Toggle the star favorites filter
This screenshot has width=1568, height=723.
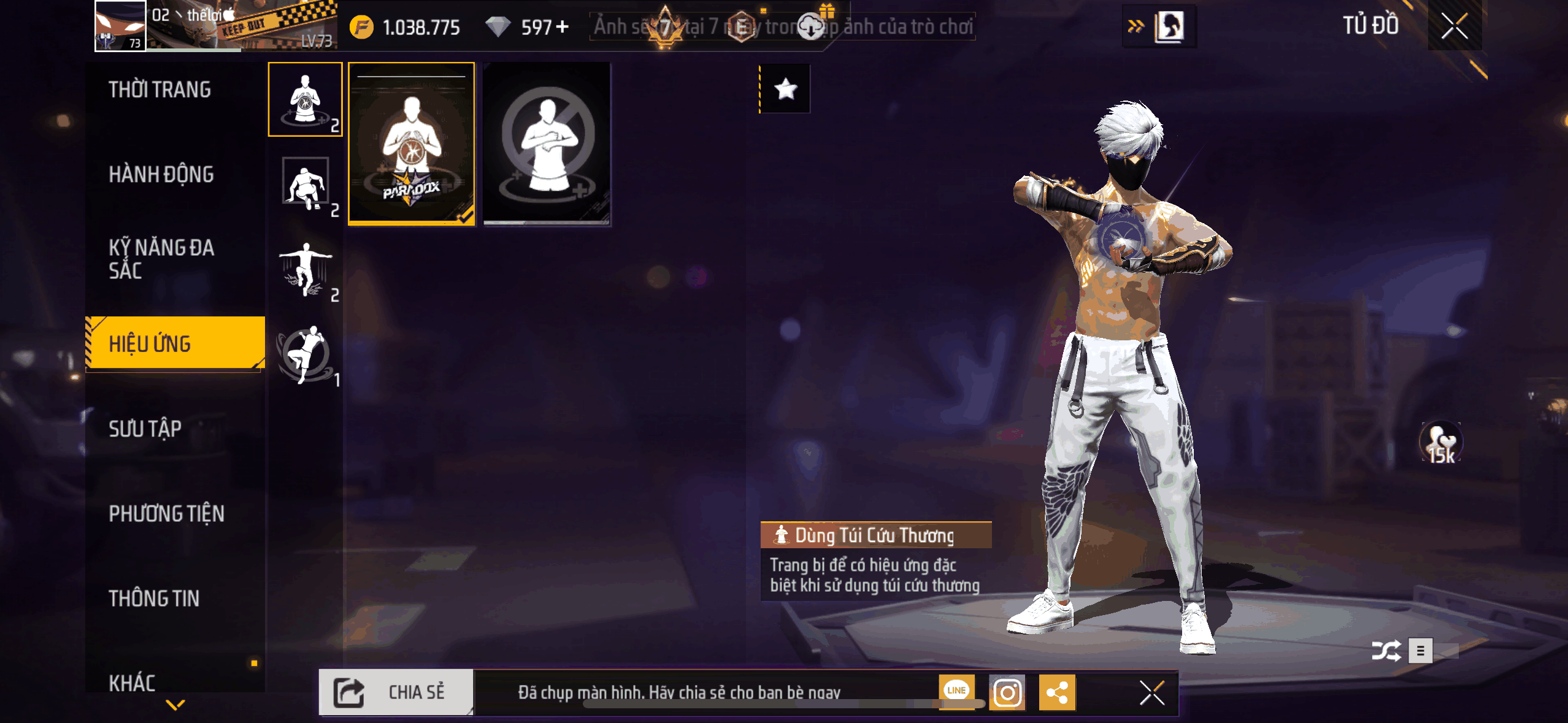(x=785, y=90)
